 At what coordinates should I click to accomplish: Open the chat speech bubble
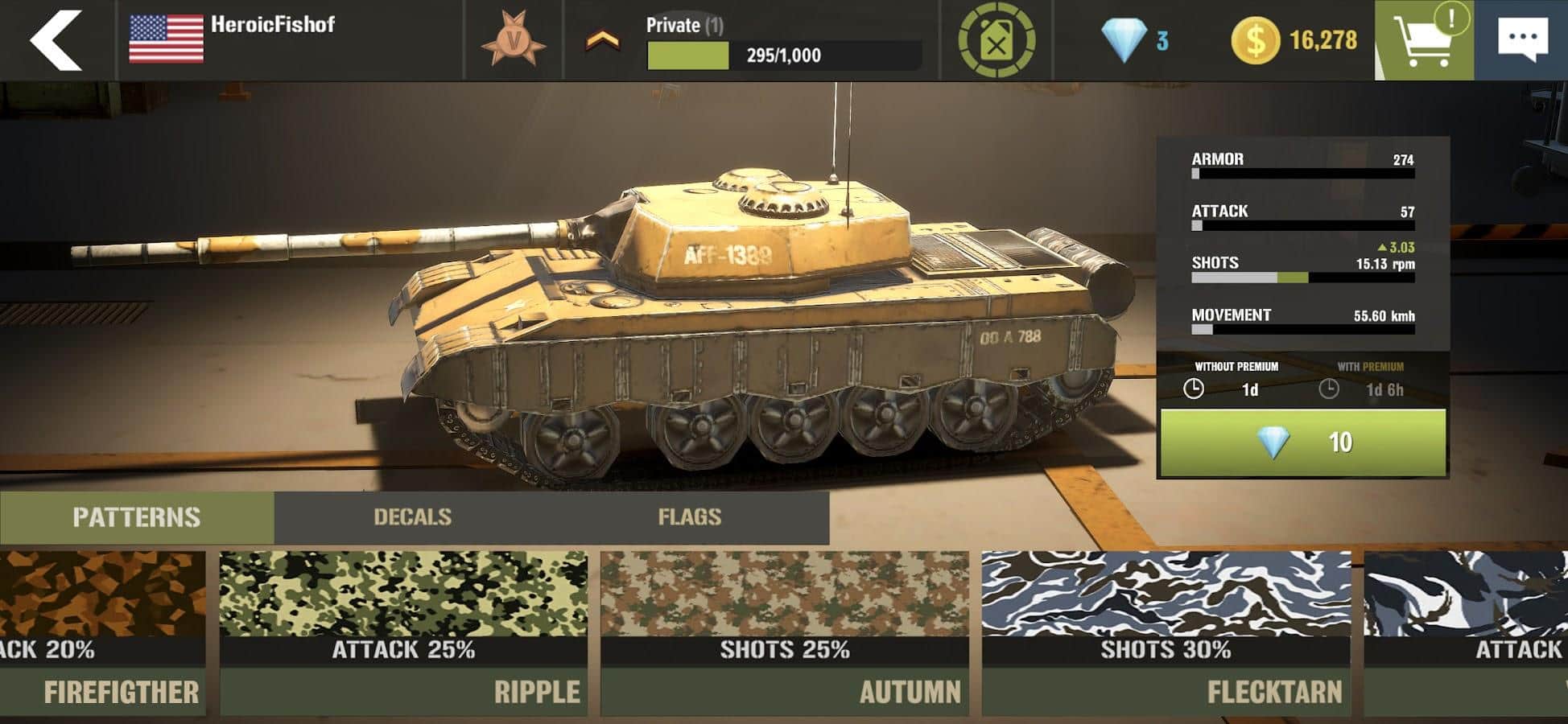tap(1521, 40)
